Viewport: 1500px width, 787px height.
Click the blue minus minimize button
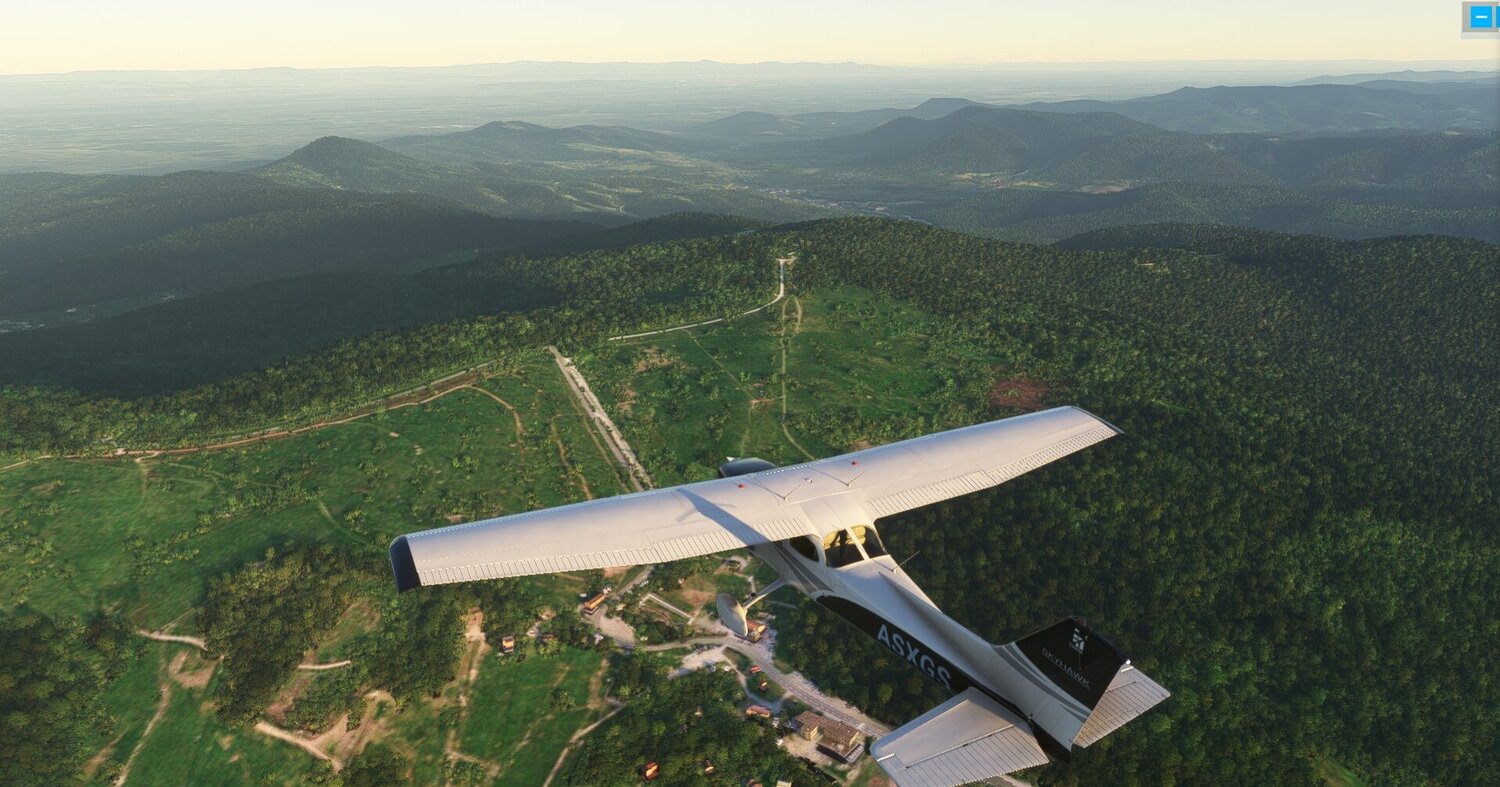pyautogui.click(x=1480, y=17)
